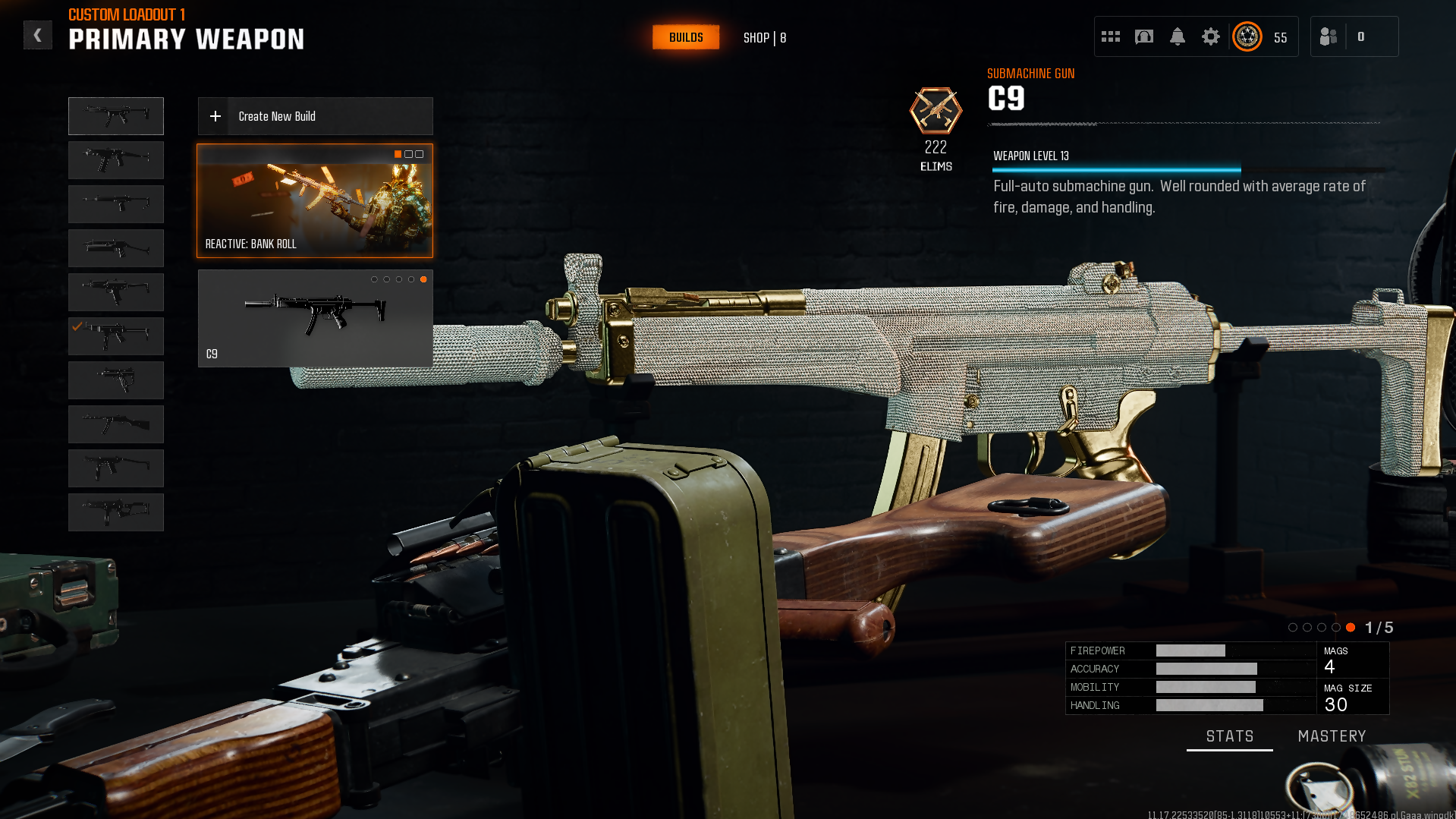Open the headset voice channel icon
This screenshot has height=819, width=1456.
tap(1143, 36)
